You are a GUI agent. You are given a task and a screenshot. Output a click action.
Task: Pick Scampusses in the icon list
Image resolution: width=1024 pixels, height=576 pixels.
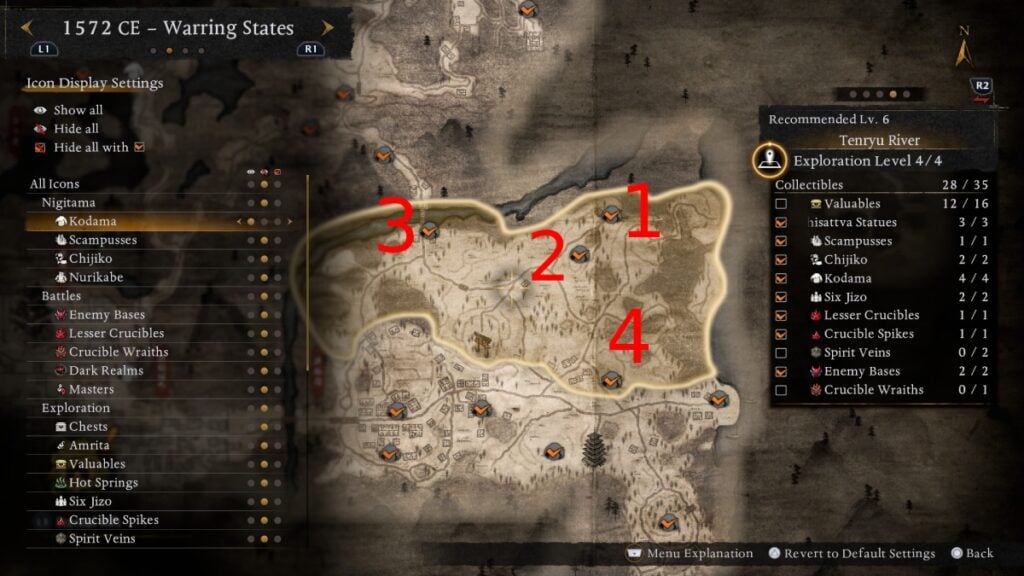coord(102,240)
